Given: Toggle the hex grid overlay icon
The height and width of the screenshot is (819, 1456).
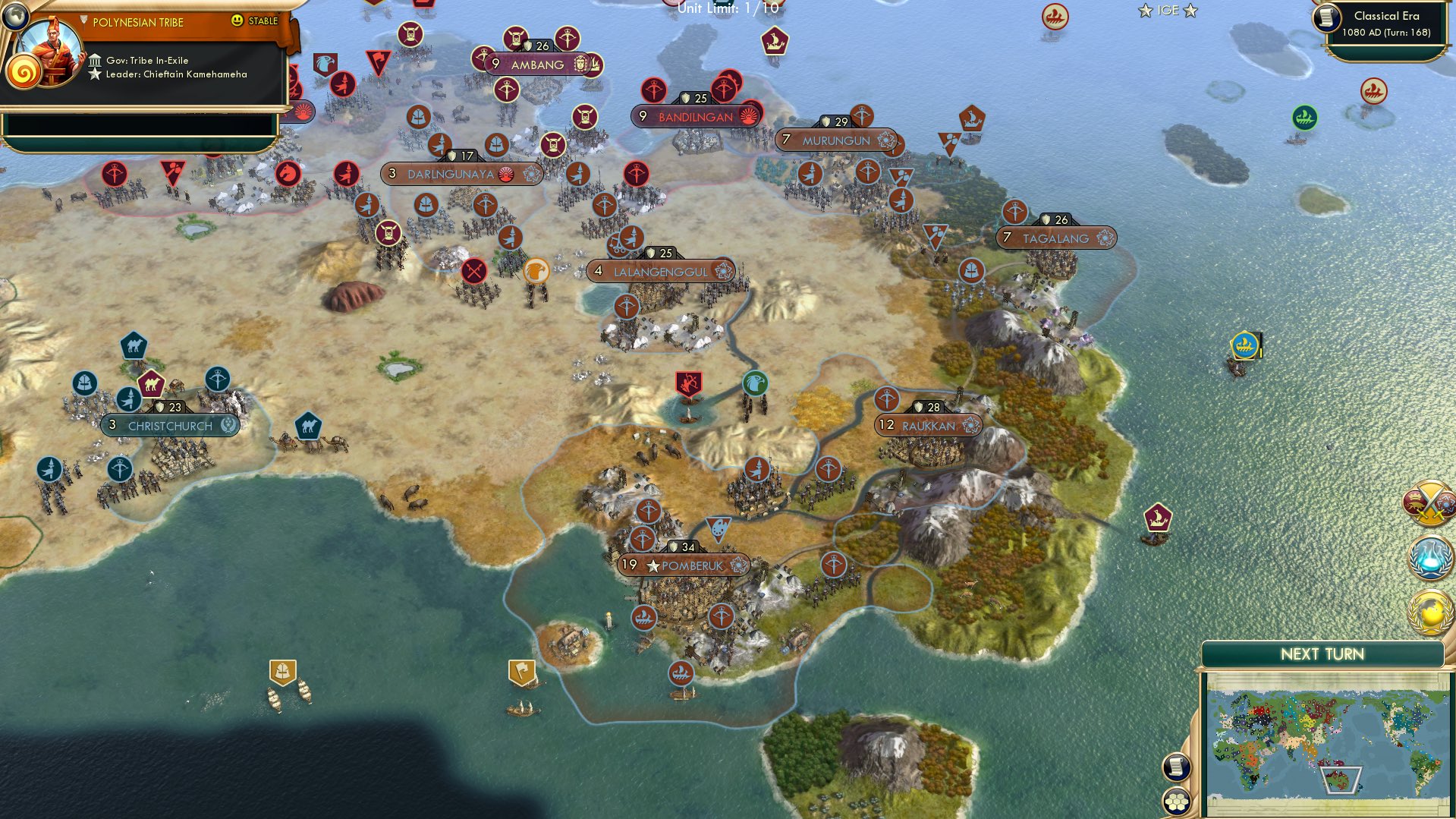Looking at the screenshot, I should (1175, 802).
